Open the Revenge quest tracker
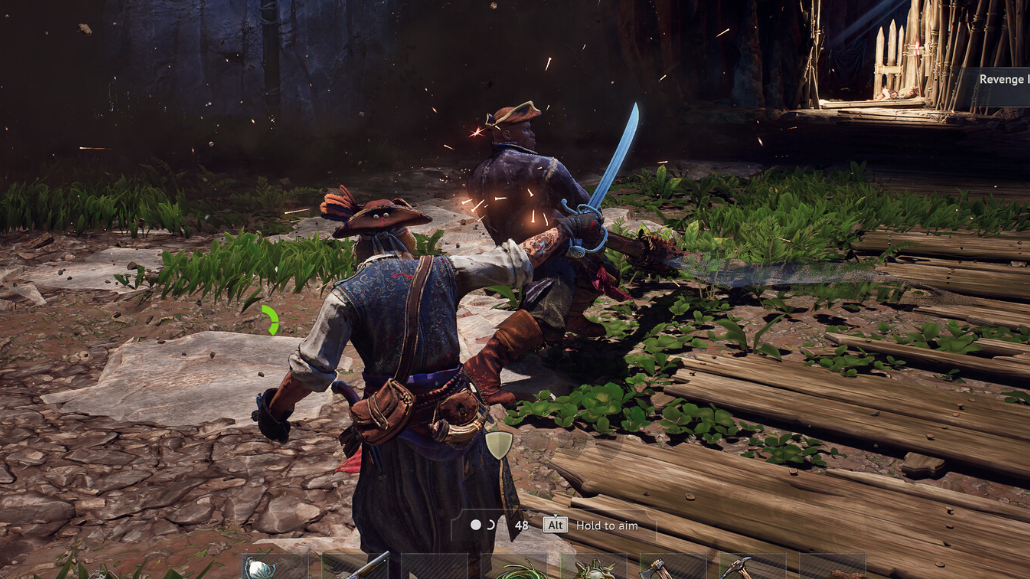This screenshot has height=579, width=1030. click(1001, 80)
